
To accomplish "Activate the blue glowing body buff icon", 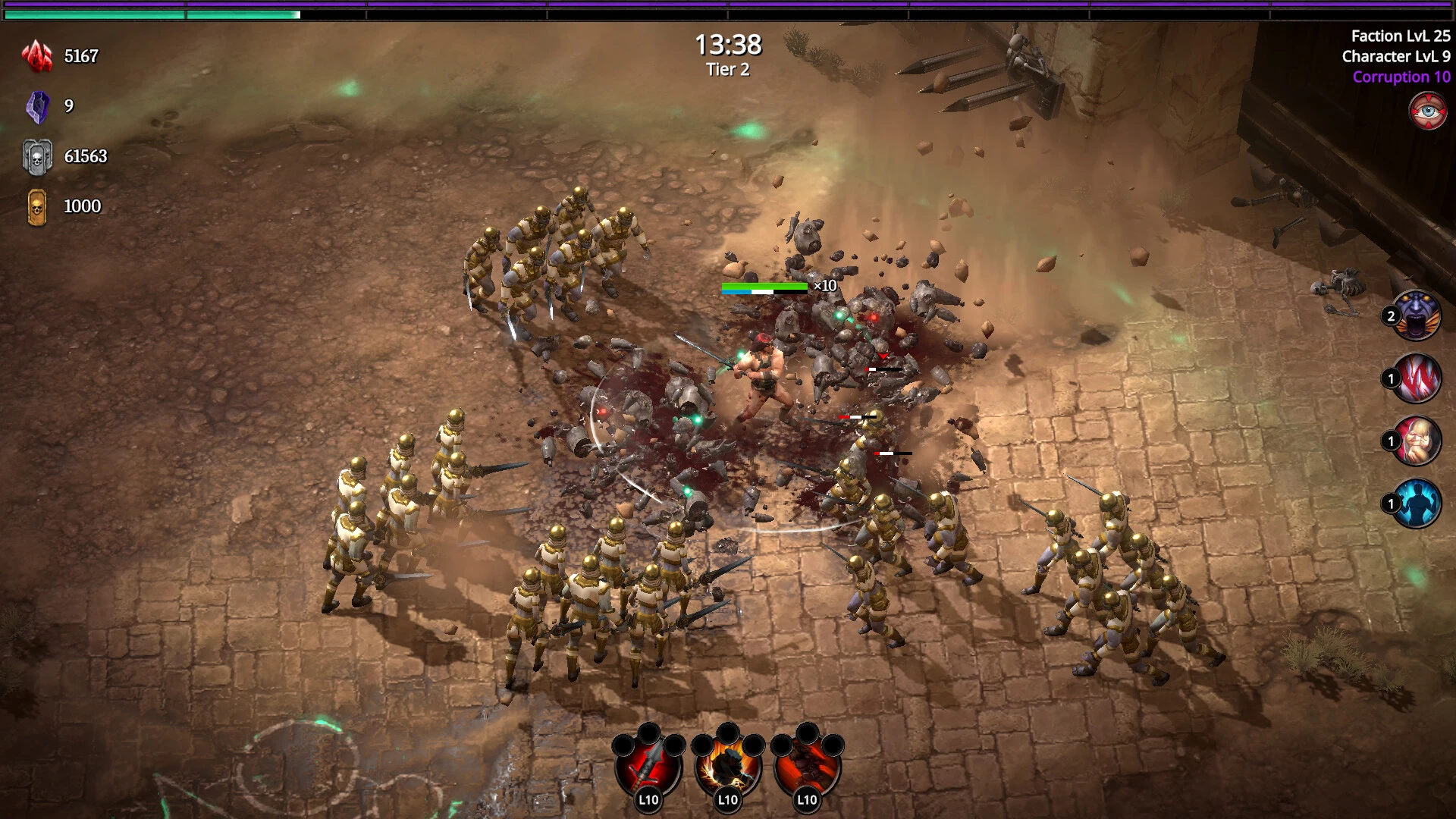I will pos(1418,503).
